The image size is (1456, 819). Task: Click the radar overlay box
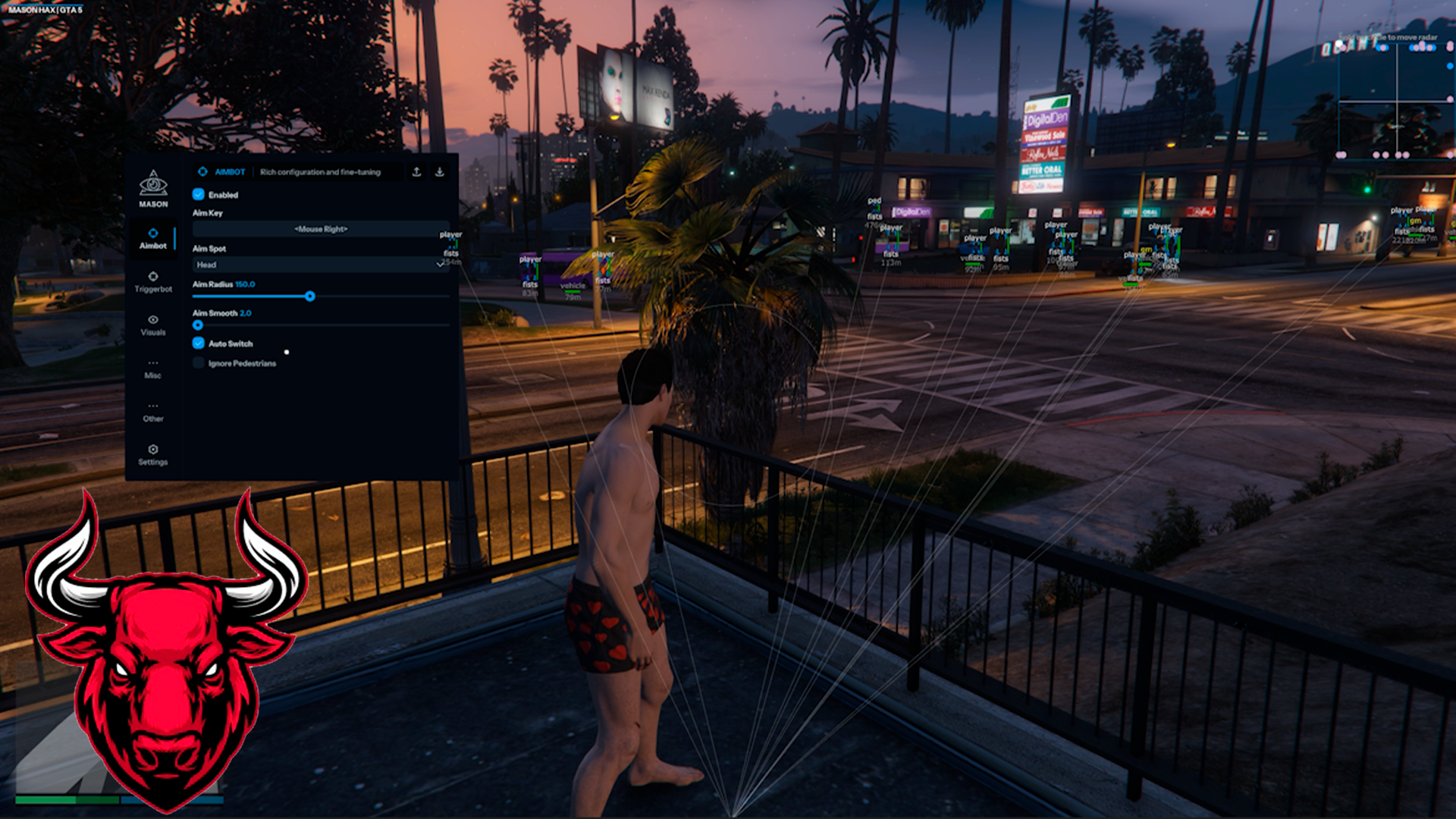point(1395,100)
